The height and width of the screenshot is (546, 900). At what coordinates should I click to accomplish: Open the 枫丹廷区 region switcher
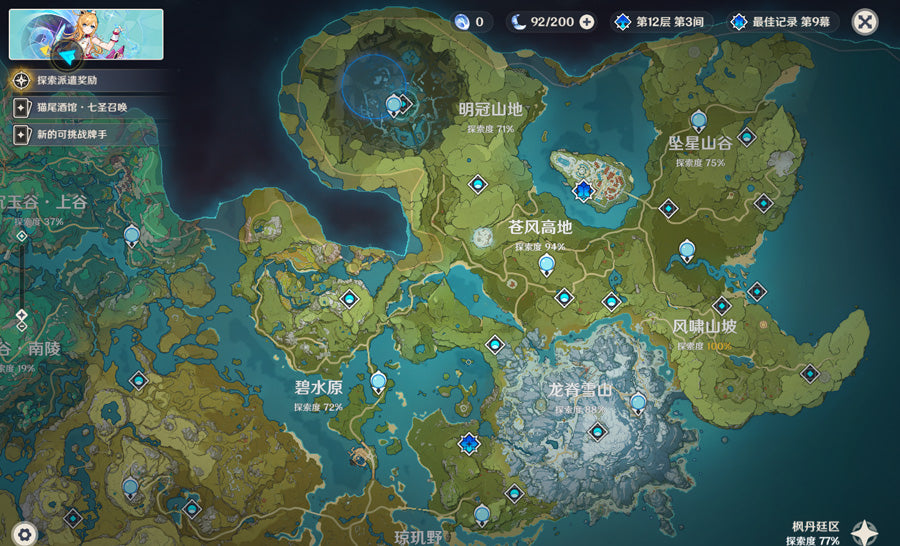[864, 531]
